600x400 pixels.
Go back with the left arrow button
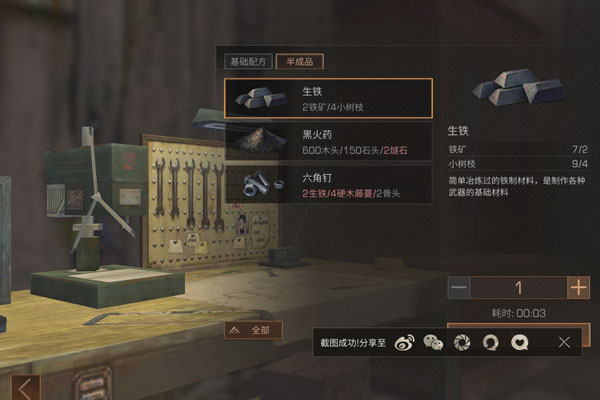point(27,387)
